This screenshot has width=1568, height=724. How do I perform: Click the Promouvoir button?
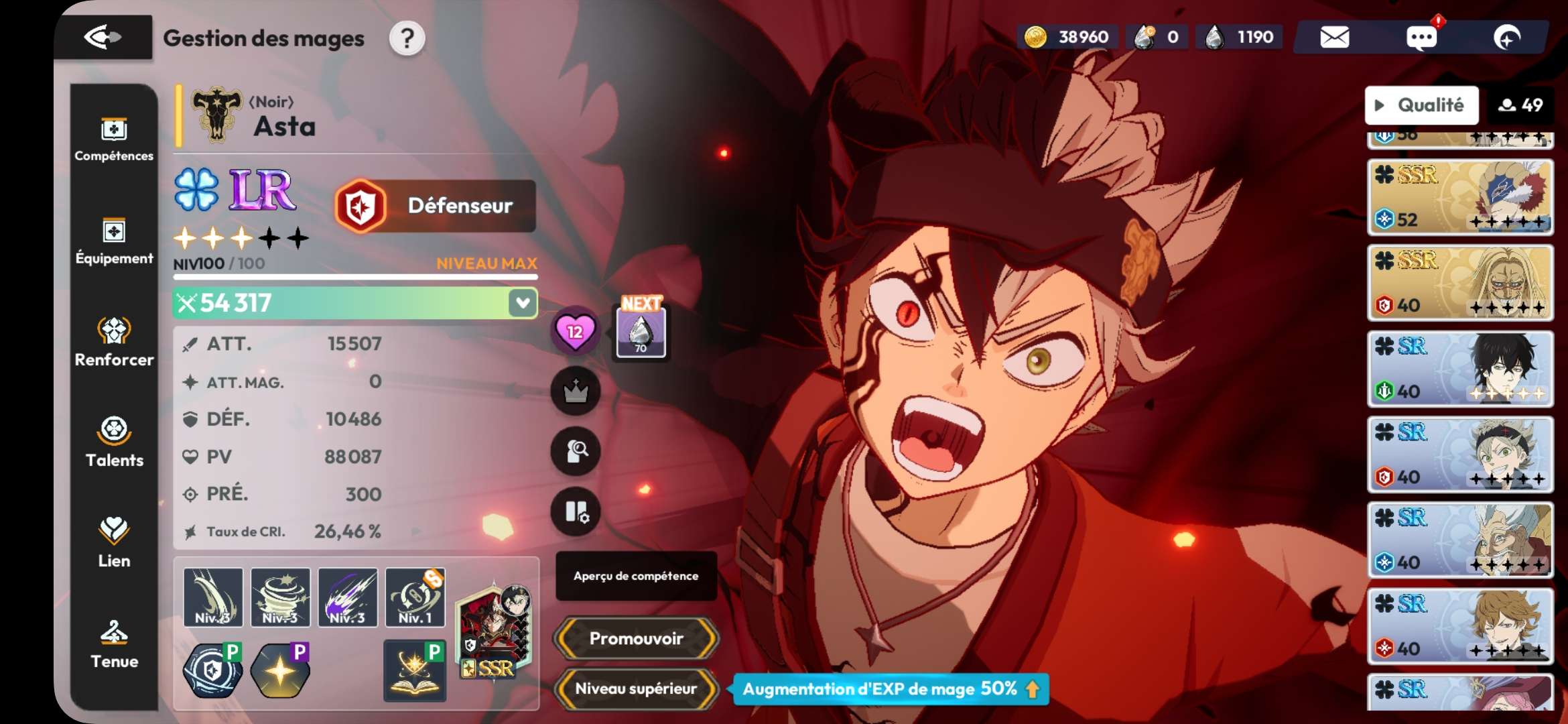pyautogui.click(x=636, y=638)
